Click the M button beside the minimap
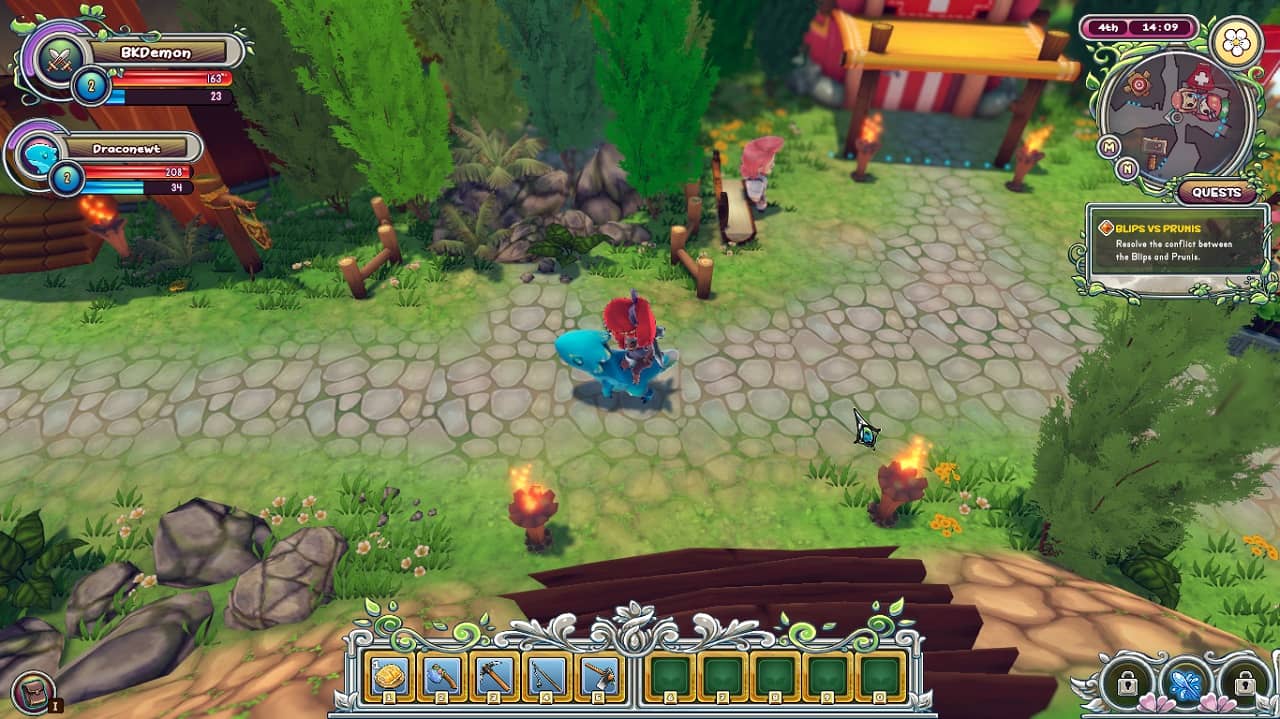Screen dimensions: 1280x719 1109,147
